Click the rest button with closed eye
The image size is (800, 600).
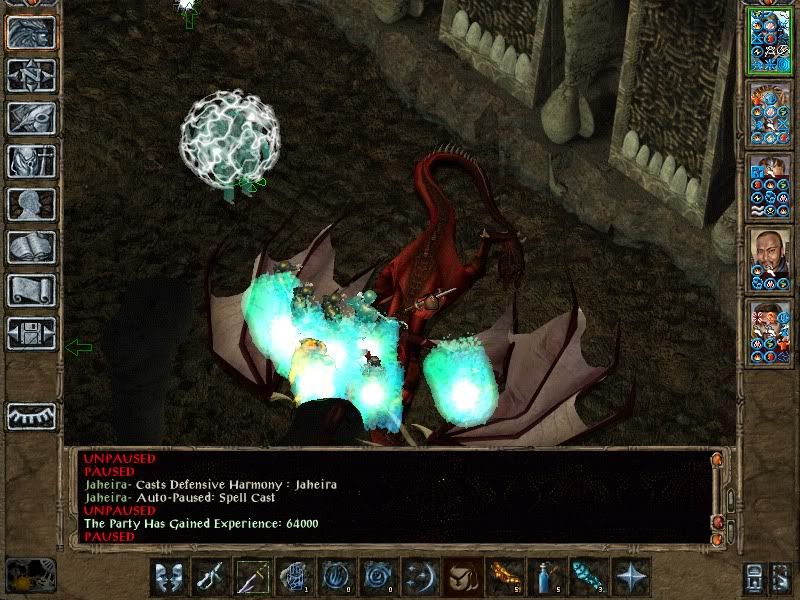31,416
